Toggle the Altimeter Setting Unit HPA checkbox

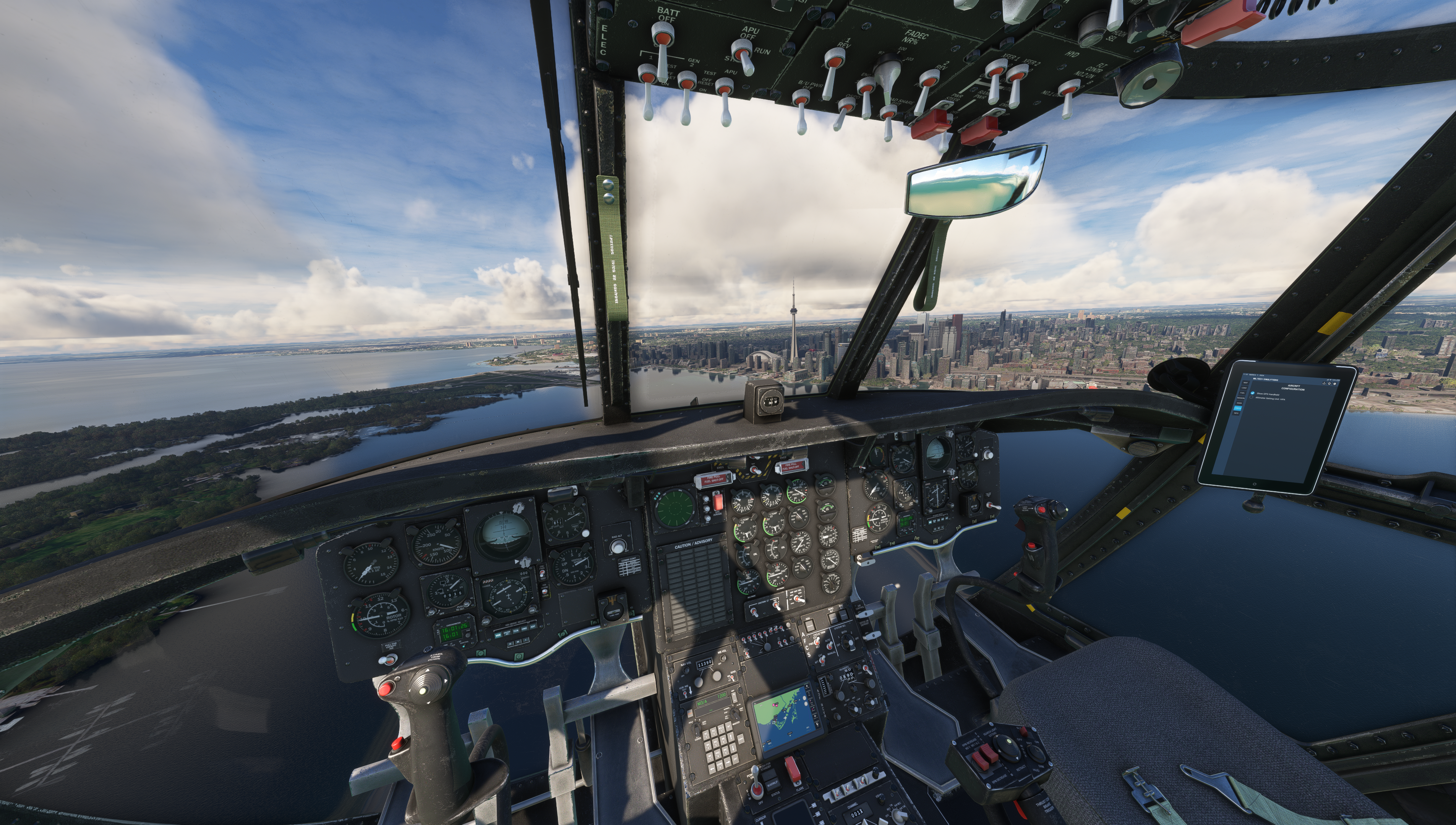click(1252, 397)
